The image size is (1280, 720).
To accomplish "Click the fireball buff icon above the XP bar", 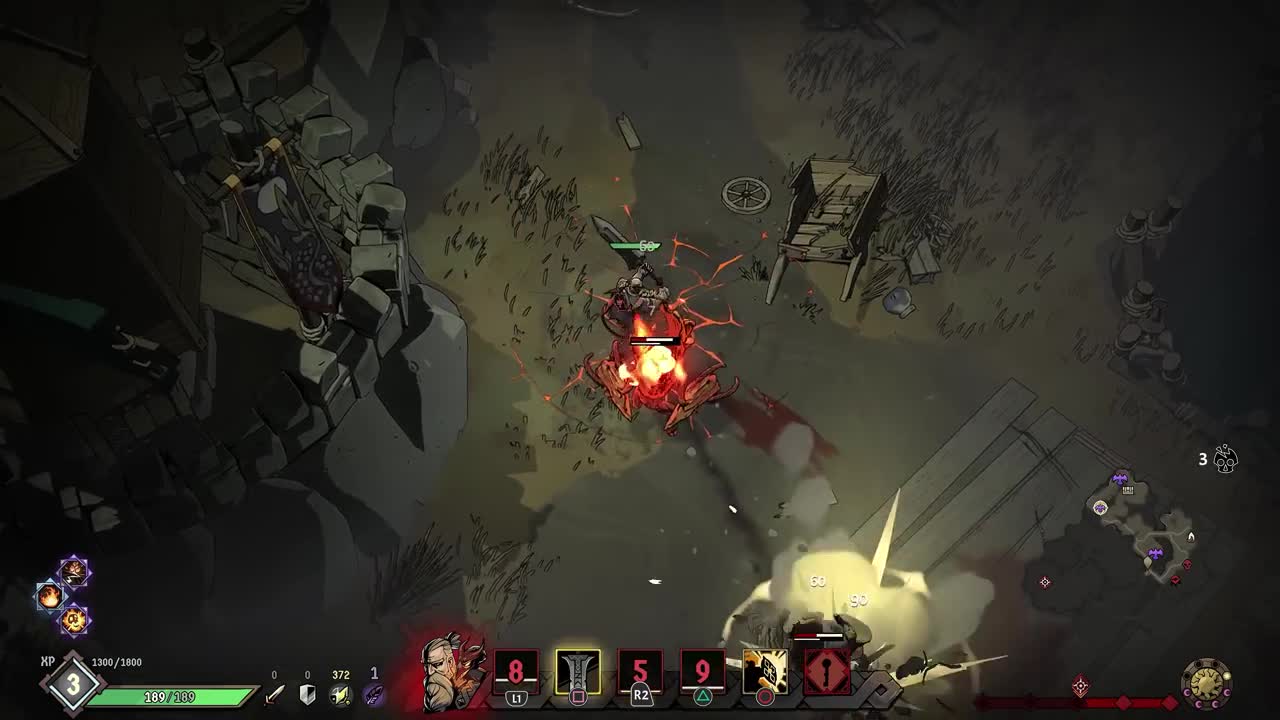I will 50,594.
